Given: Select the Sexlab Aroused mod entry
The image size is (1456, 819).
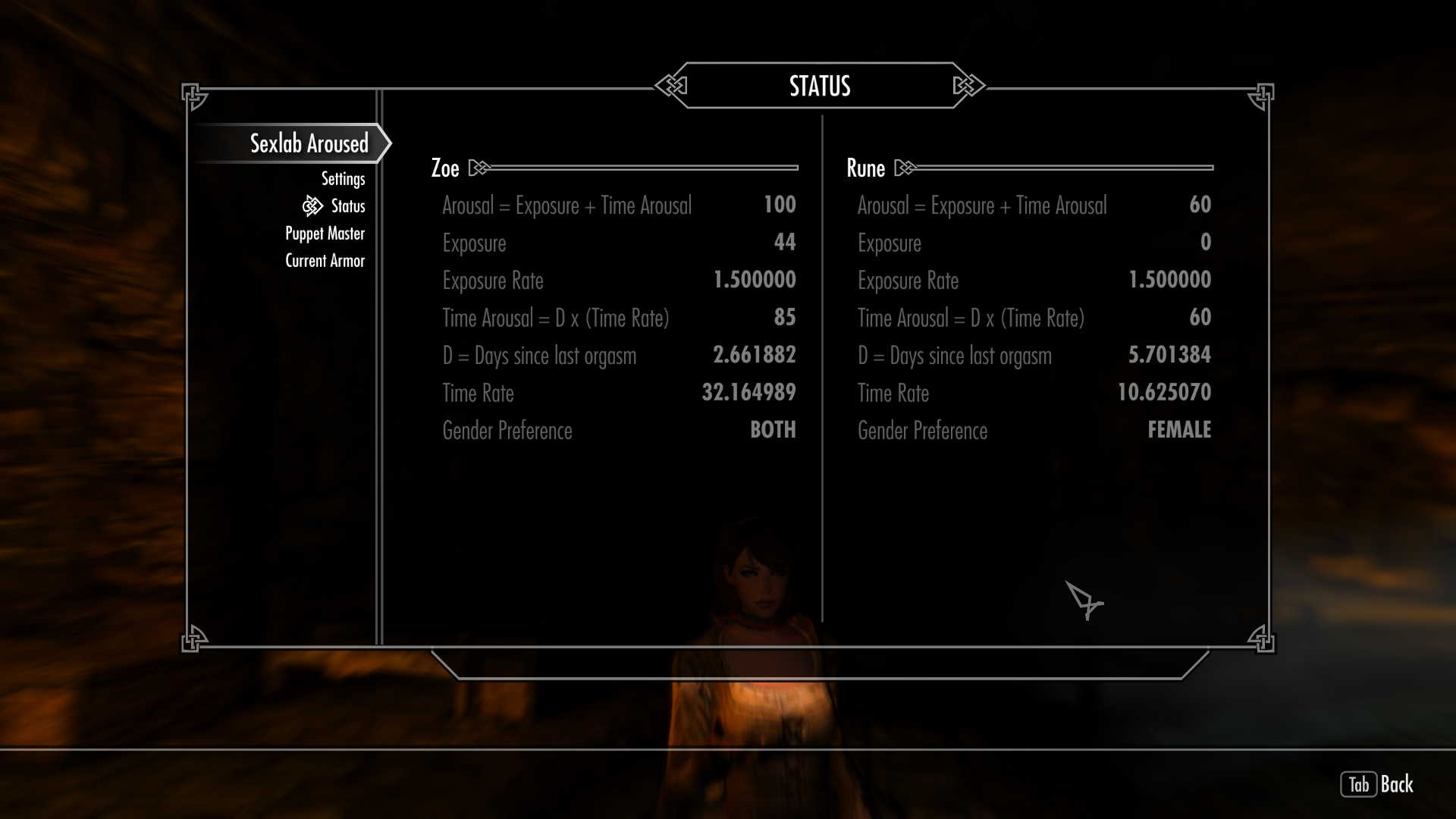Looking at the screenshot, I should point(309,143).
